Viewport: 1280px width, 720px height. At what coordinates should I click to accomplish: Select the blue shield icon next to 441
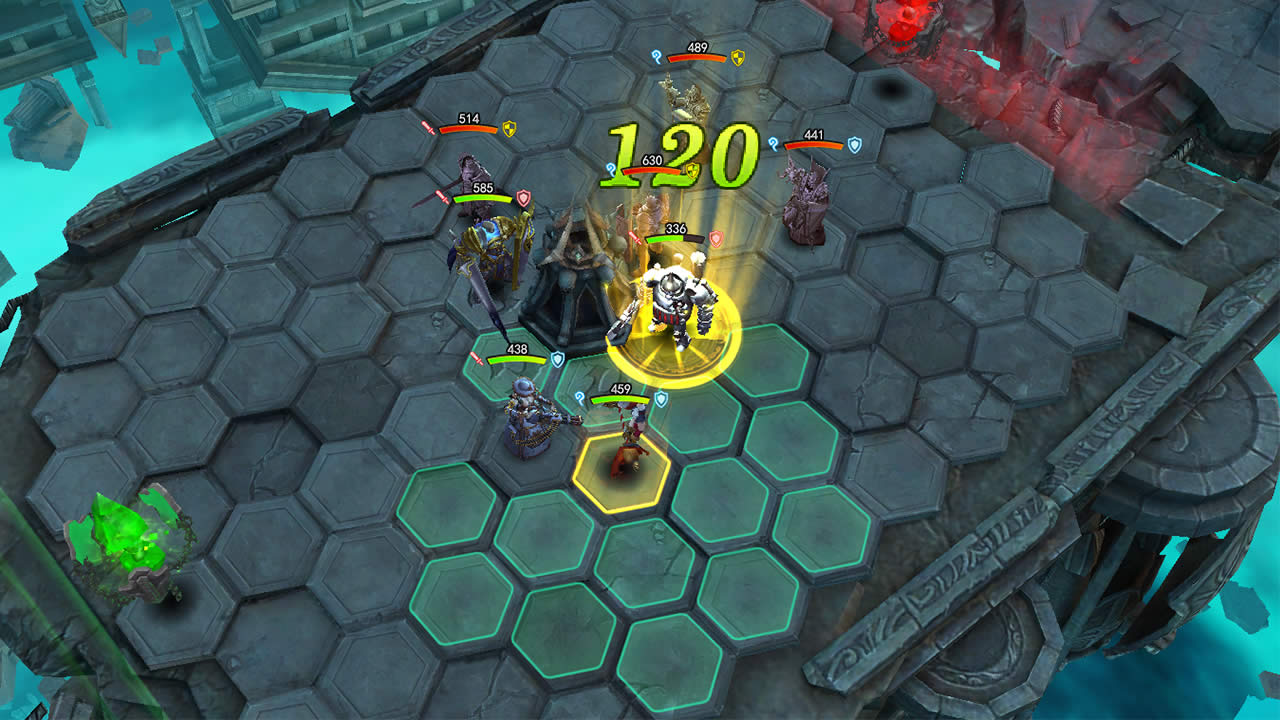point(853,144)
